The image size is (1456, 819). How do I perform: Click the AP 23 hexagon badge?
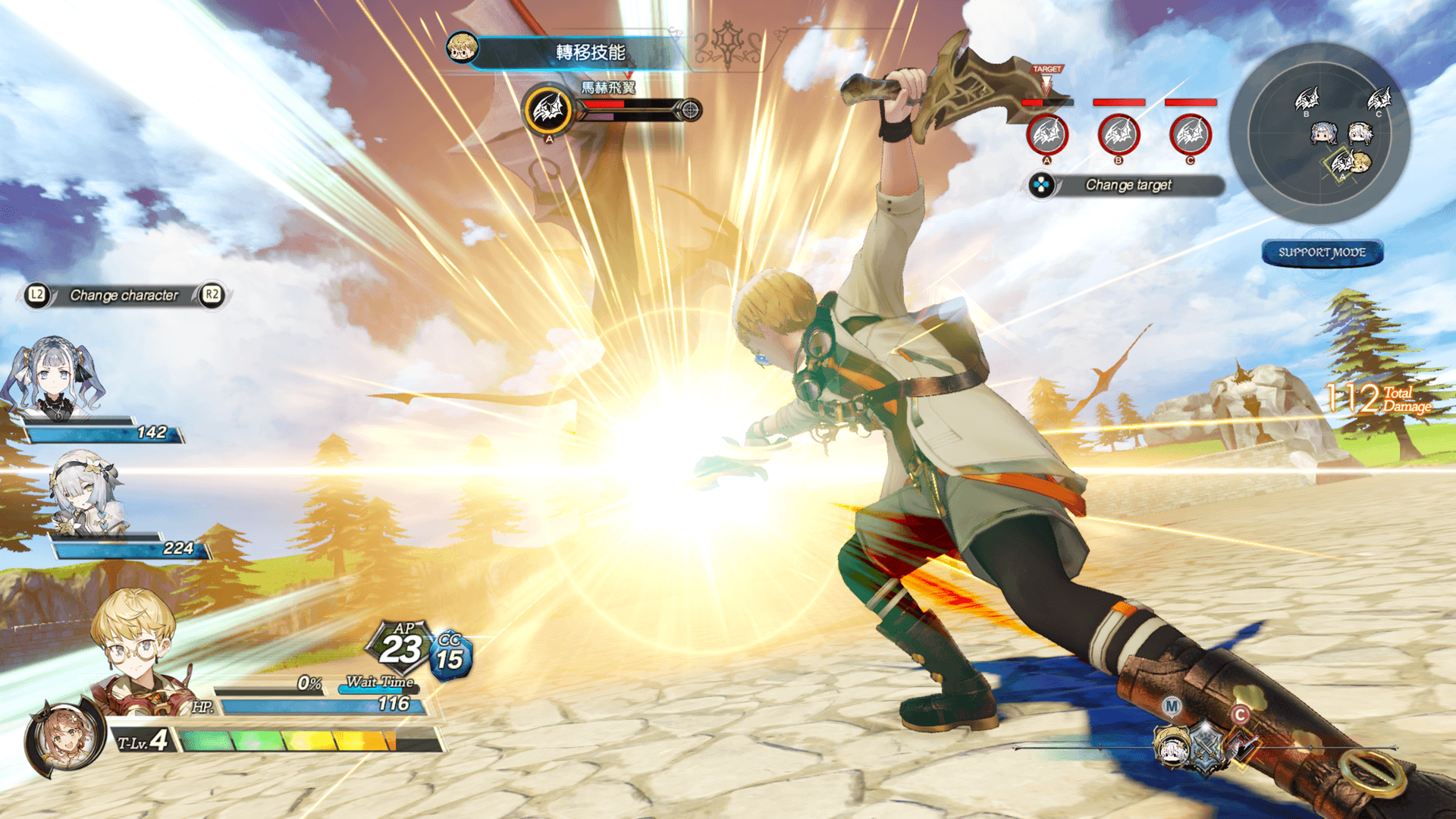[401, 647]
